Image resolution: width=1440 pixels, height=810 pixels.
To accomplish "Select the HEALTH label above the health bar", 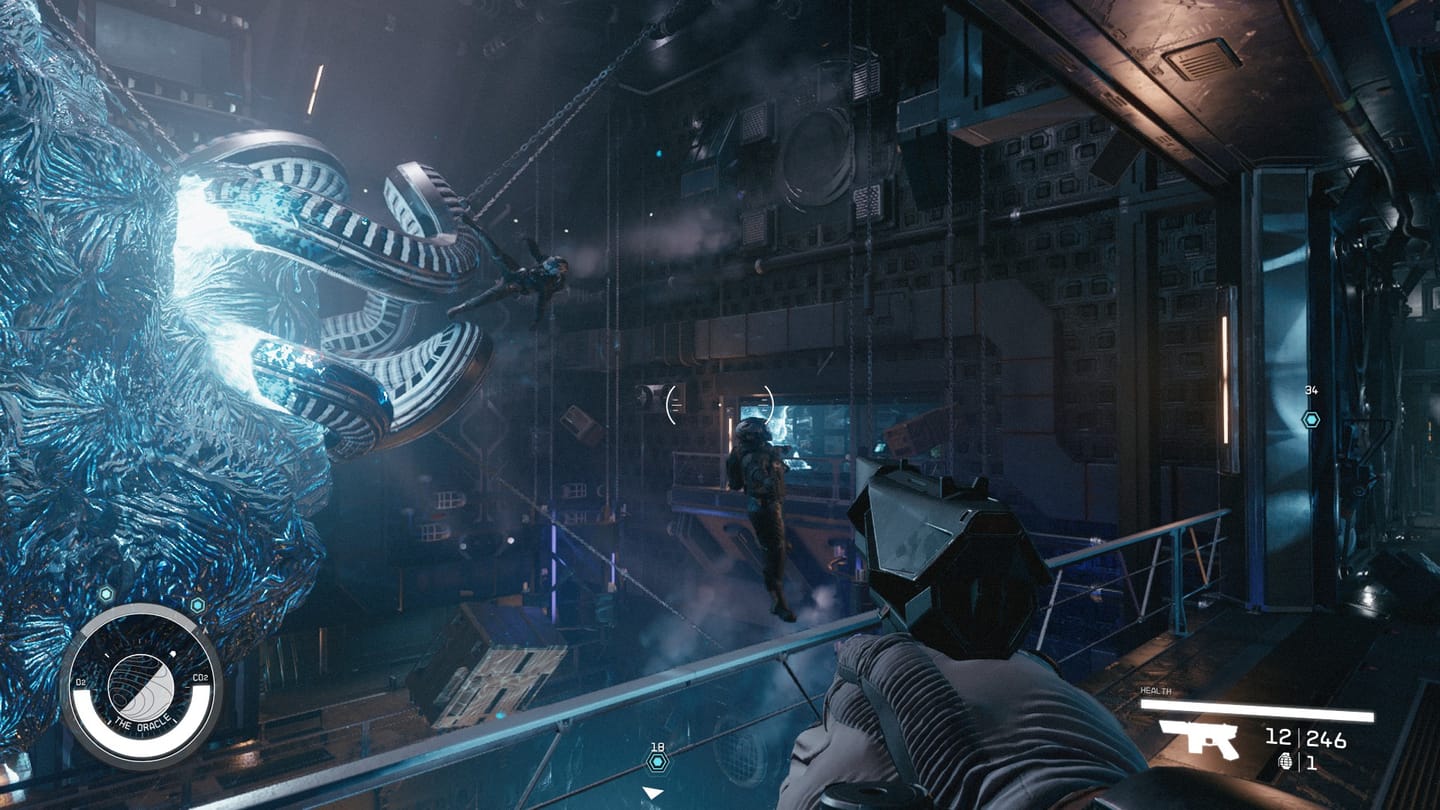I will click(x=1156, y=690).
